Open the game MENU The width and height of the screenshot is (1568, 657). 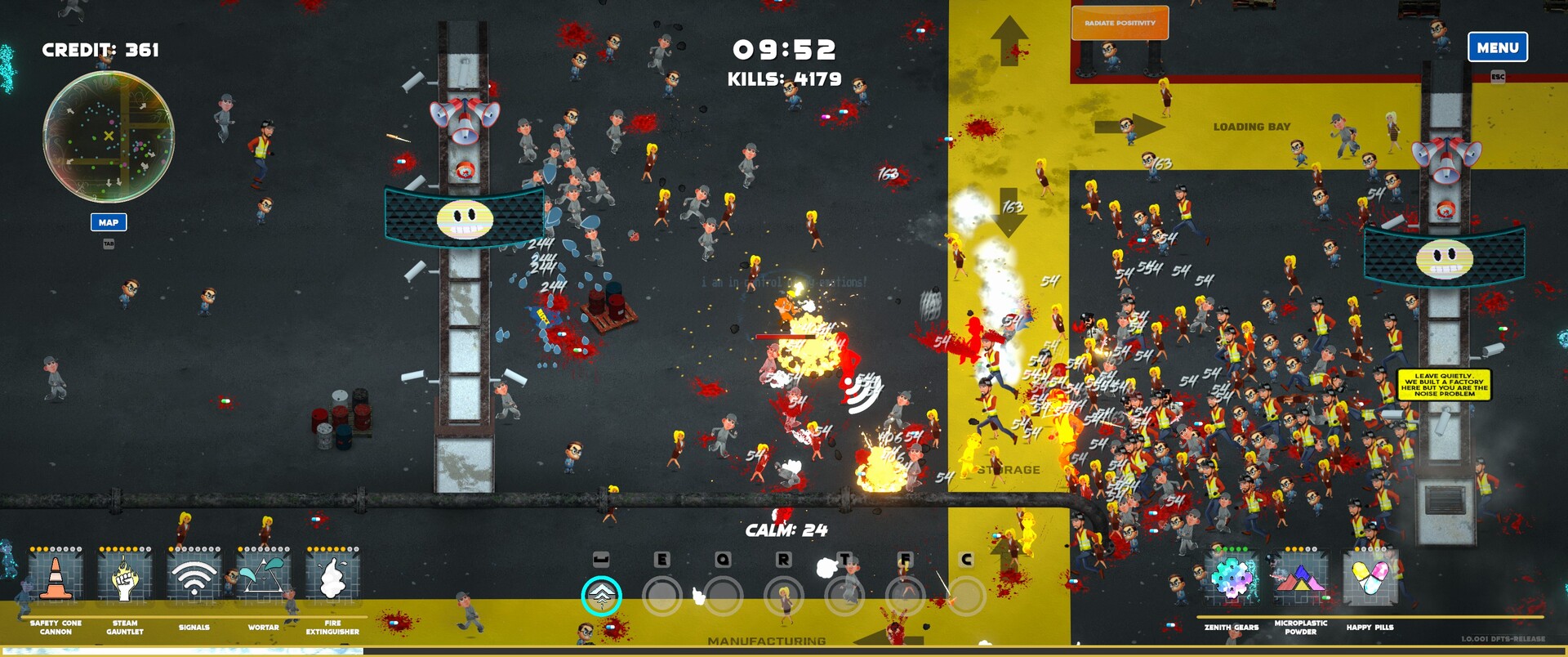1497,47
